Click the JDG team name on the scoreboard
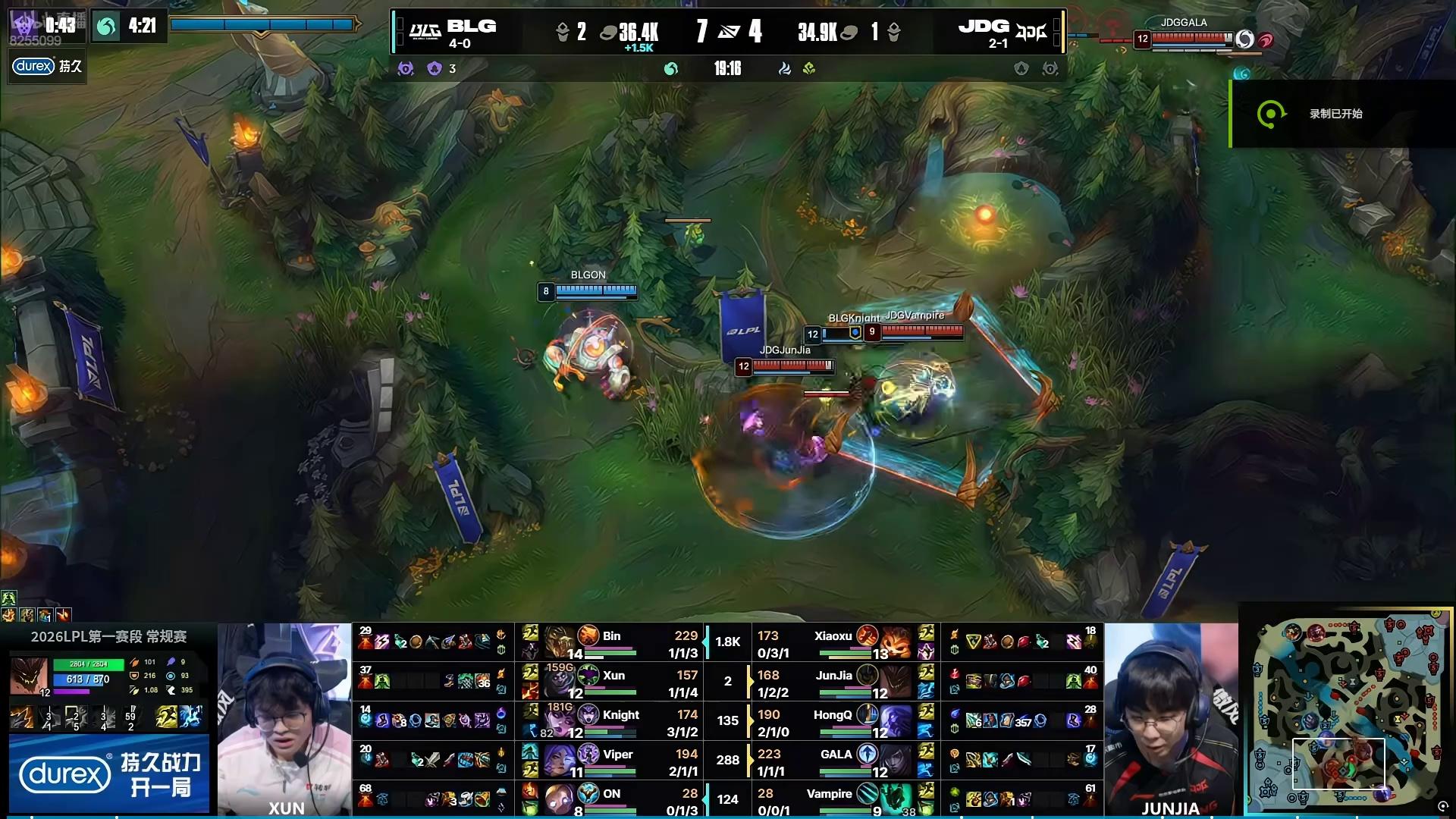This screenshot has height=819, width=1456. pyautogui.click(x=984, y=27)
